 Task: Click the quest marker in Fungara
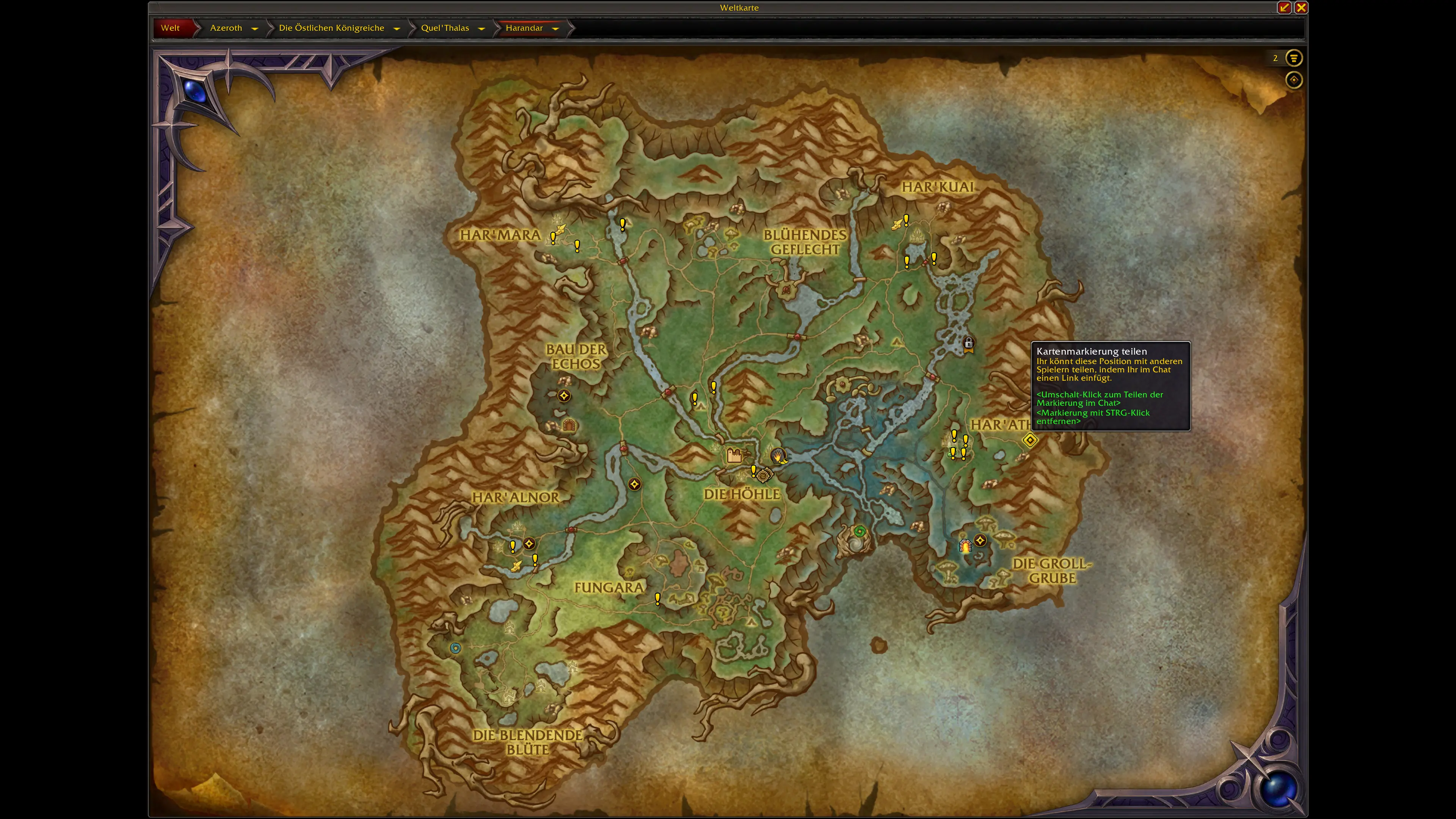point(657,598)
